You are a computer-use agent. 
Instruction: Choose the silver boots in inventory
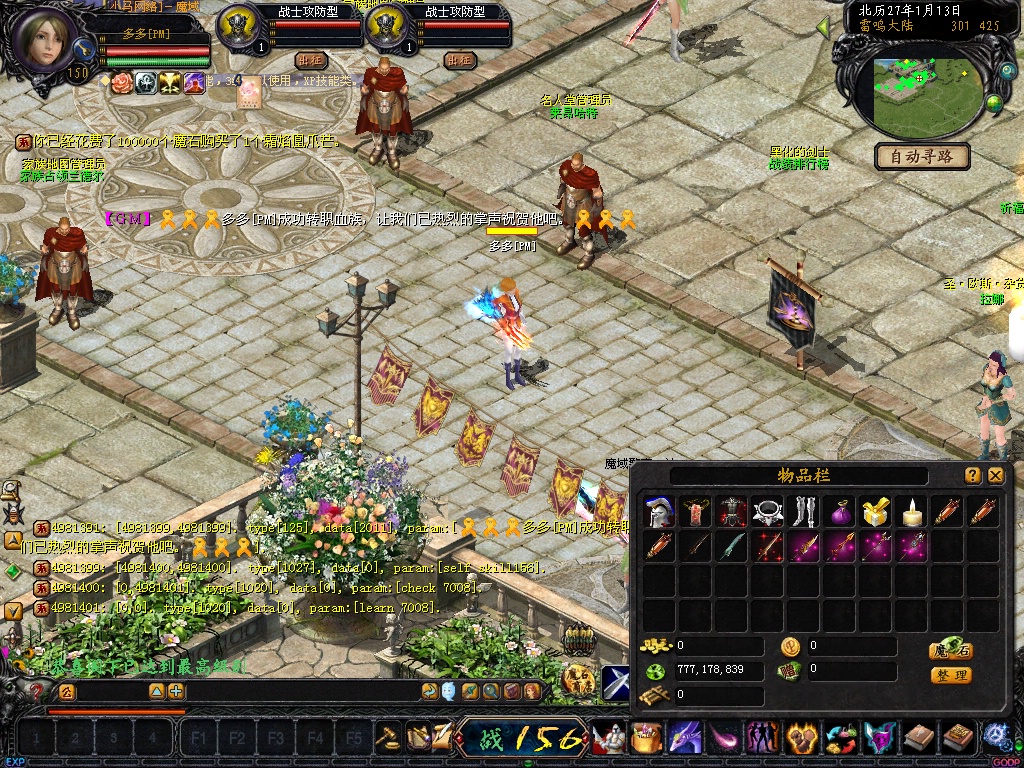[x=804, y=513]
